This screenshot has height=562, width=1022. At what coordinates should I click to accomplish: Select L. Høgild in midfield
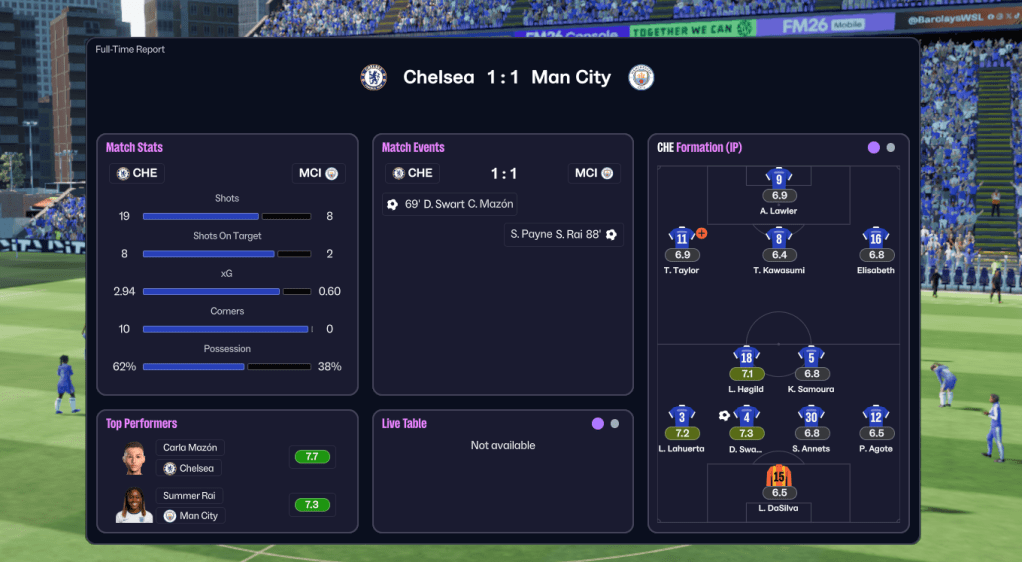[746, 357]
